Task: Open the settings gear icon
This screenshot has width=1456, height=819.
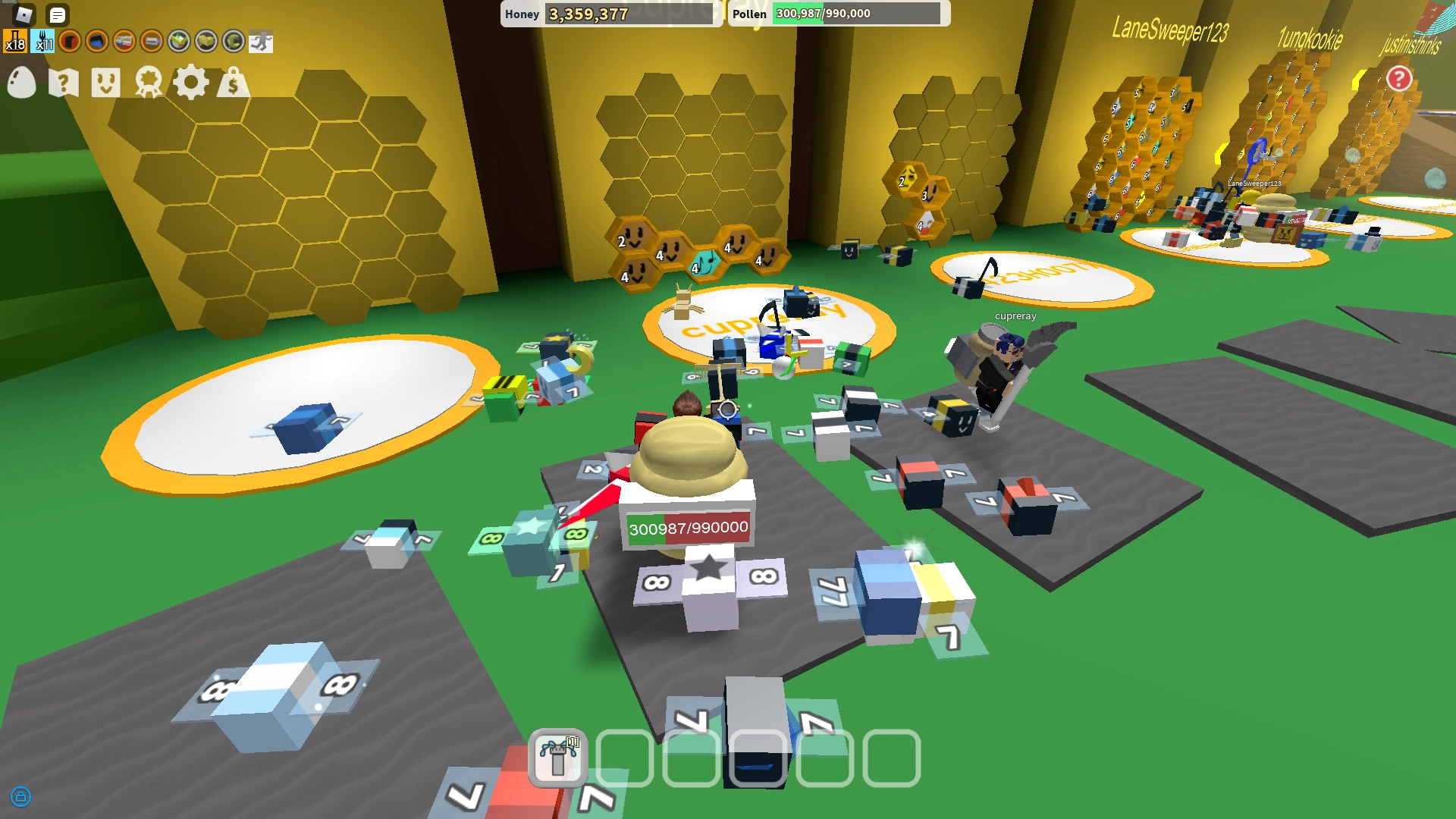Action: point(191,82)
